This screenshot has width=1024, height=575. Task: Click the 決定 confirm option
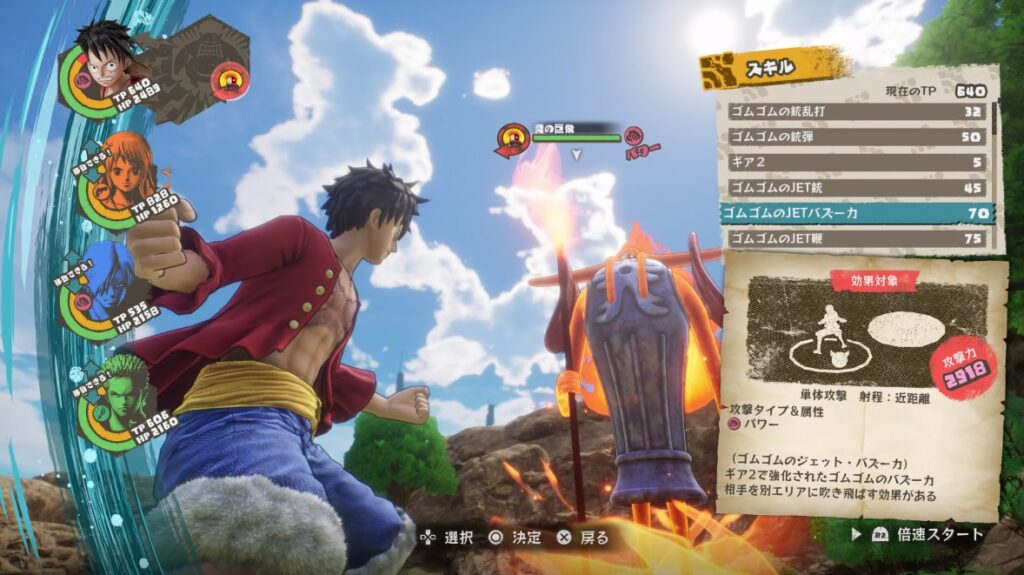pyautogui.click(x=514, y=538)
